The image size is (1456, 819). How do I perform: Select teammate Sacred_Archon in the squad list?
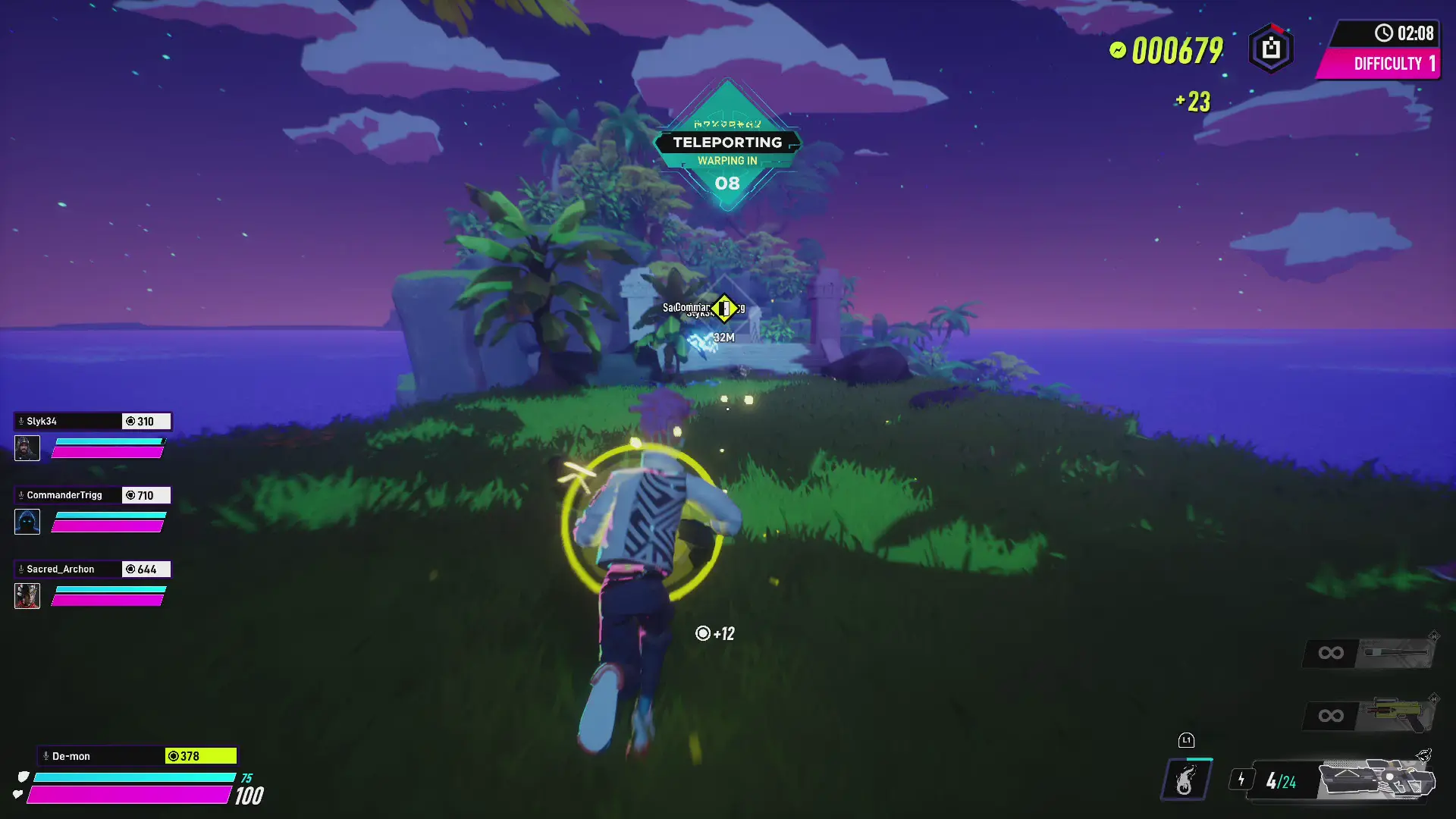click(x=68, y=569)
